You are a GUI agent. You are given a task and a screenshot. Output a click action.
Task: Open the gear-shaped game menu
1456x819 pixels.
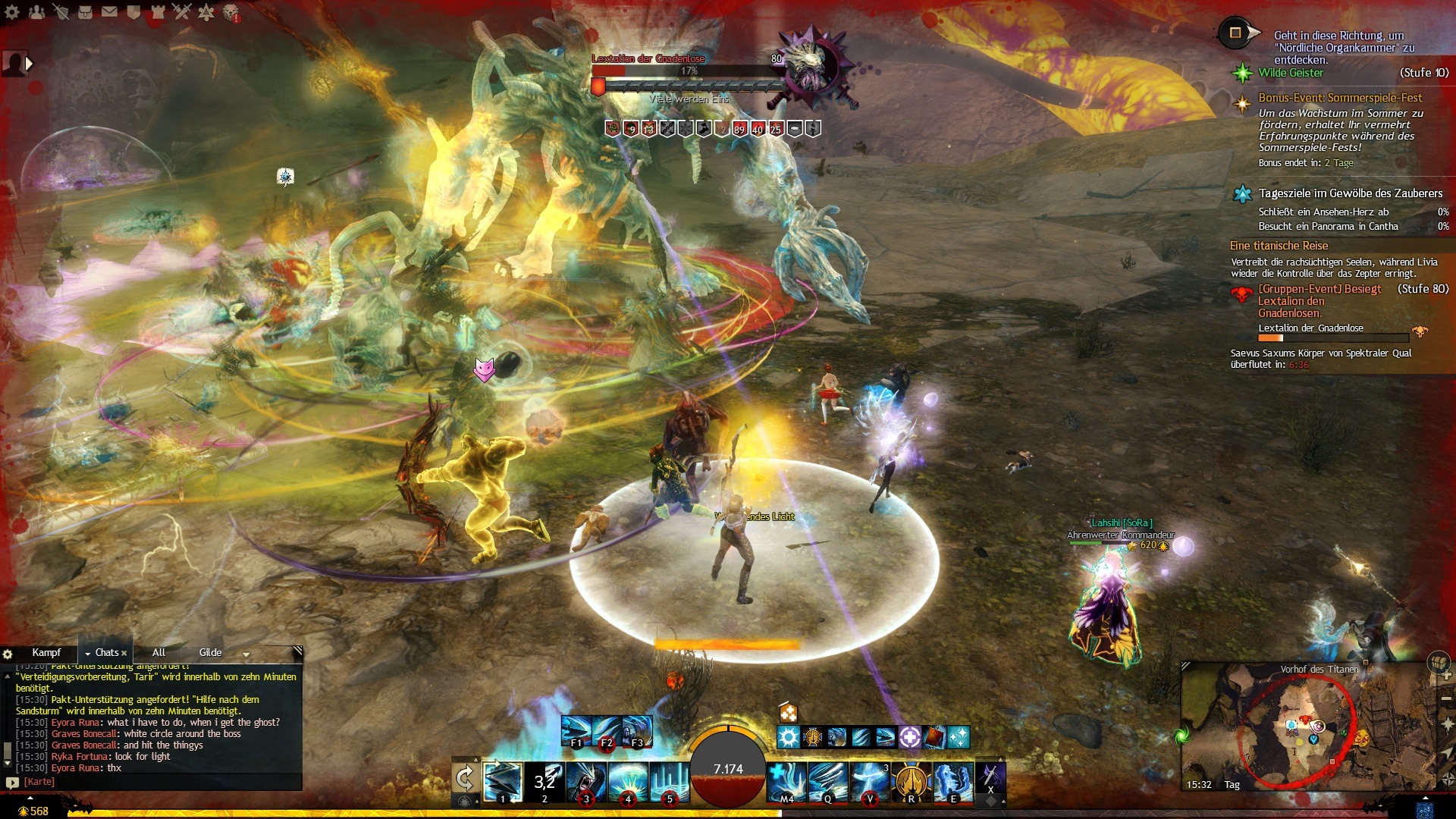(x=12, y=11)
